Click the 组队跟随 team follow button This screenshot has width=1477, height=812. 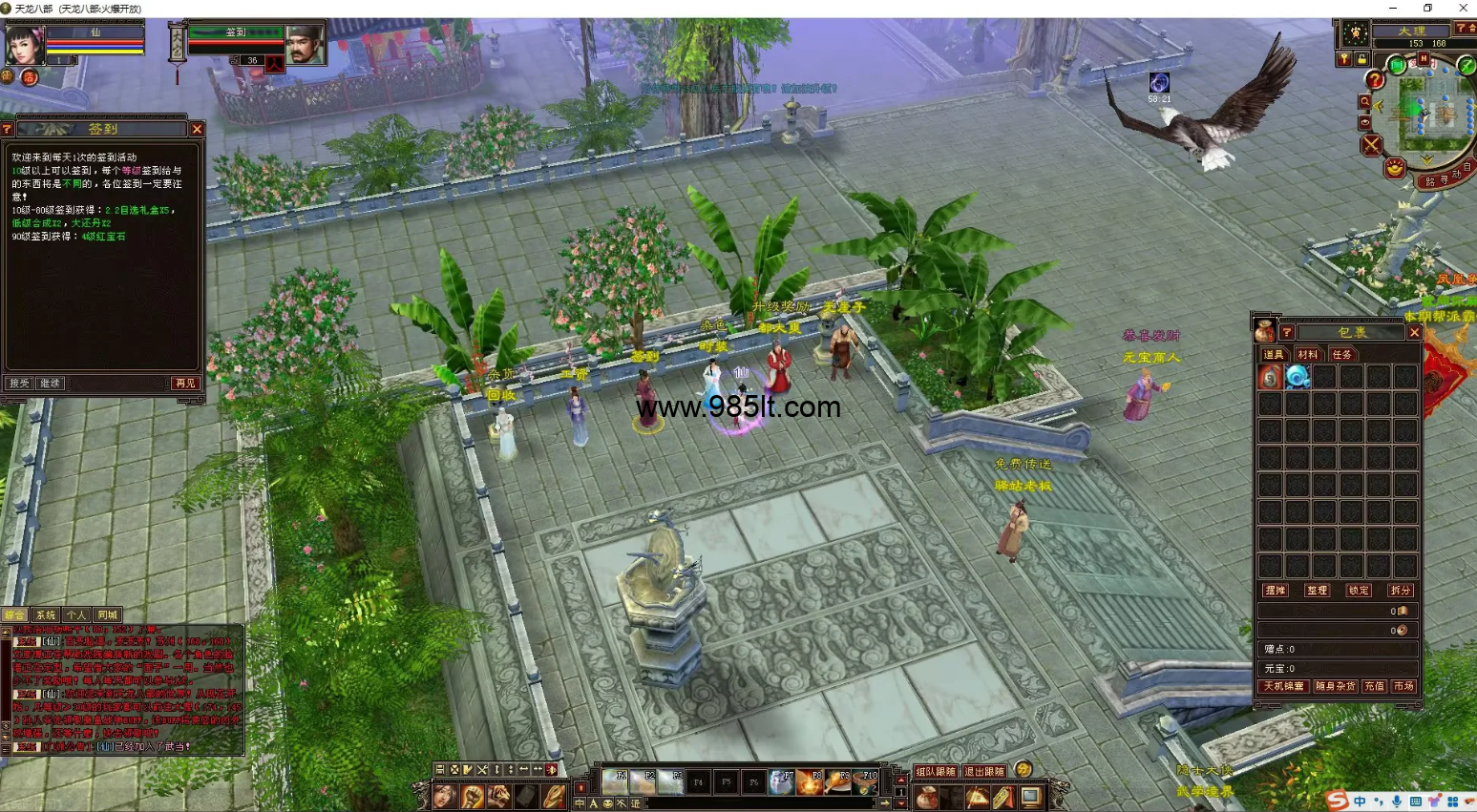(935, 771)
